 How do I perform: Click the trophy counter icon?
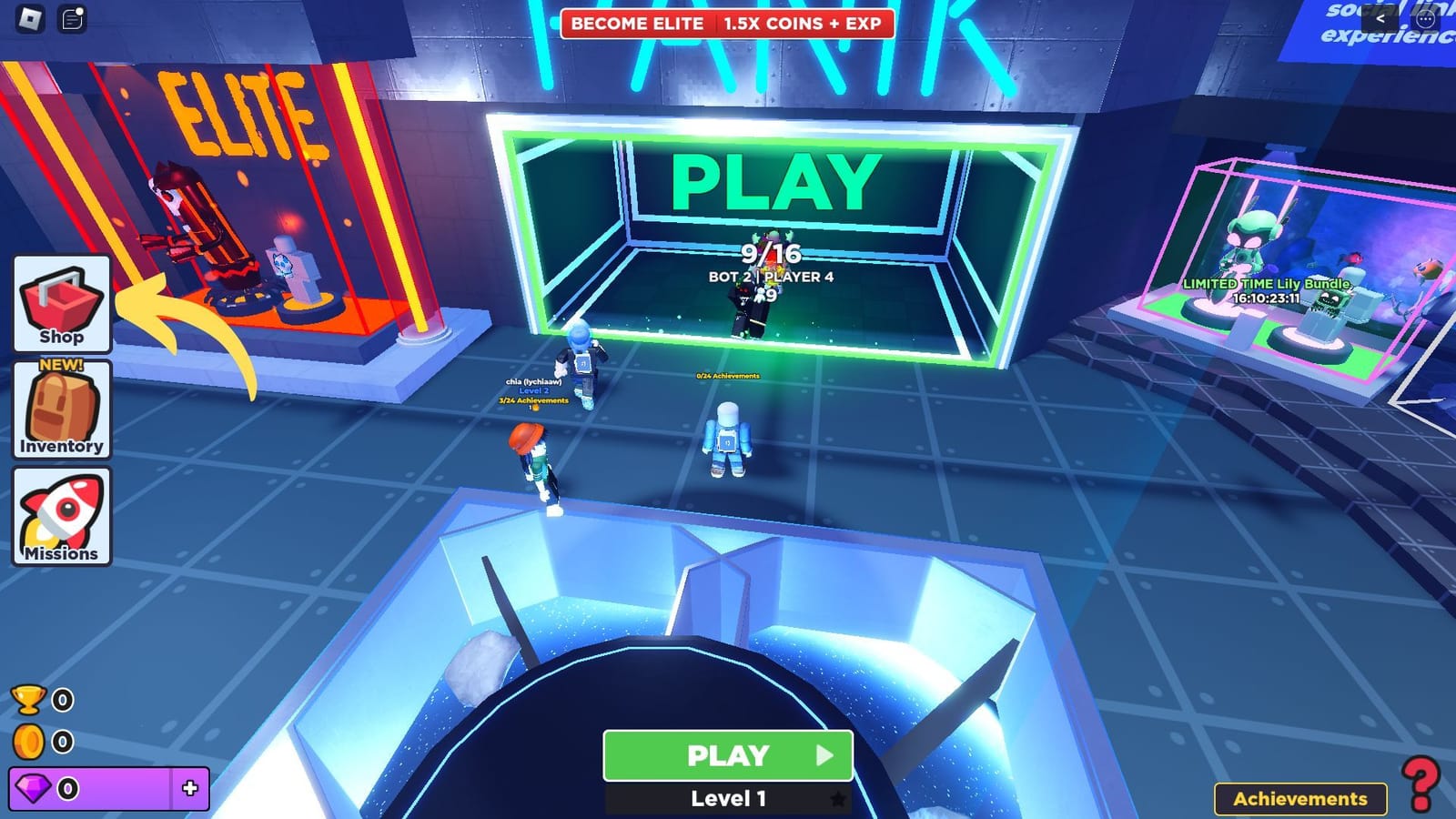pos(30,701)
